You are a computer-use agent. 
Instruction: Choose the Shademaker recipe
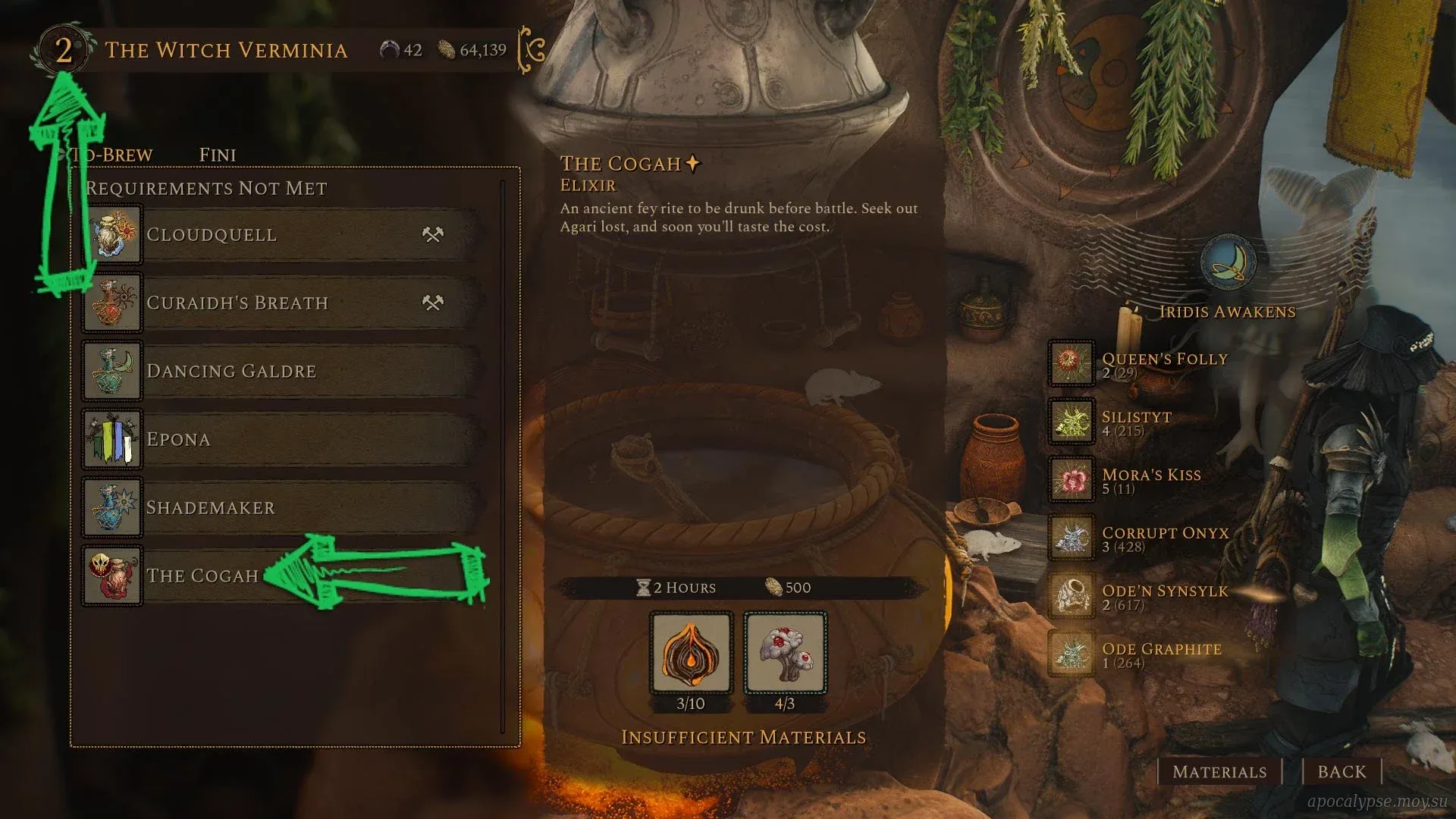coord(281,508)
